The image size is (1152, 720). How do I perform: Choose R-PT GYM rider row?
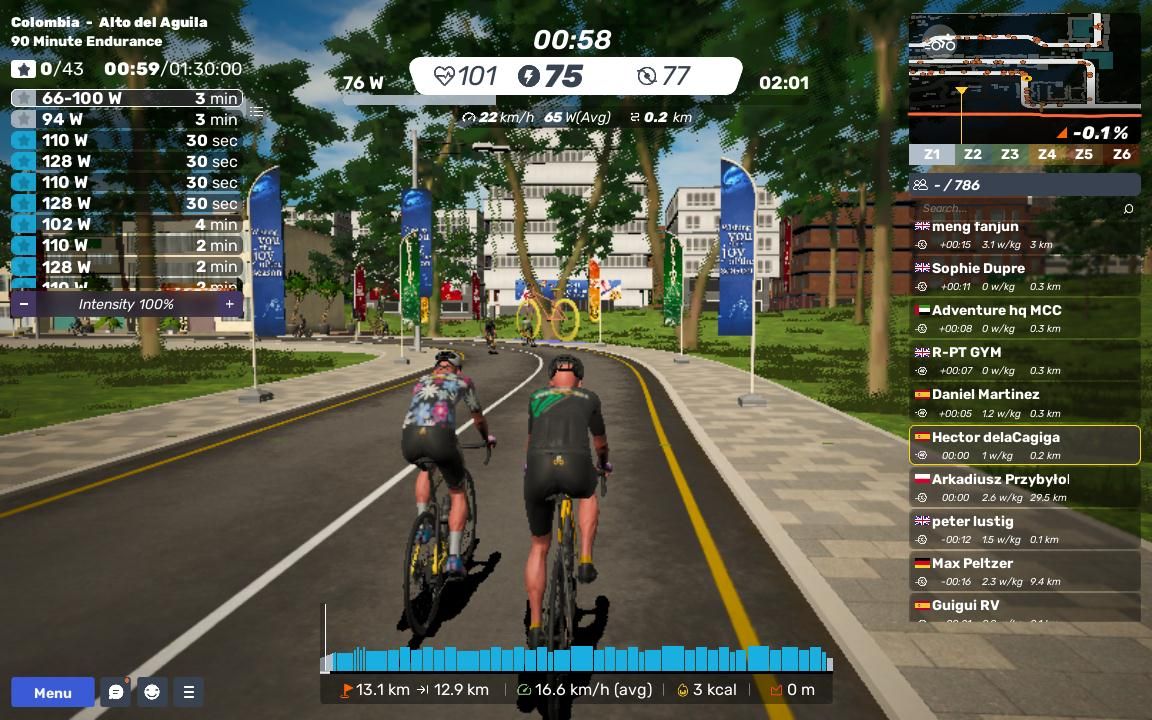[1024, 360]
